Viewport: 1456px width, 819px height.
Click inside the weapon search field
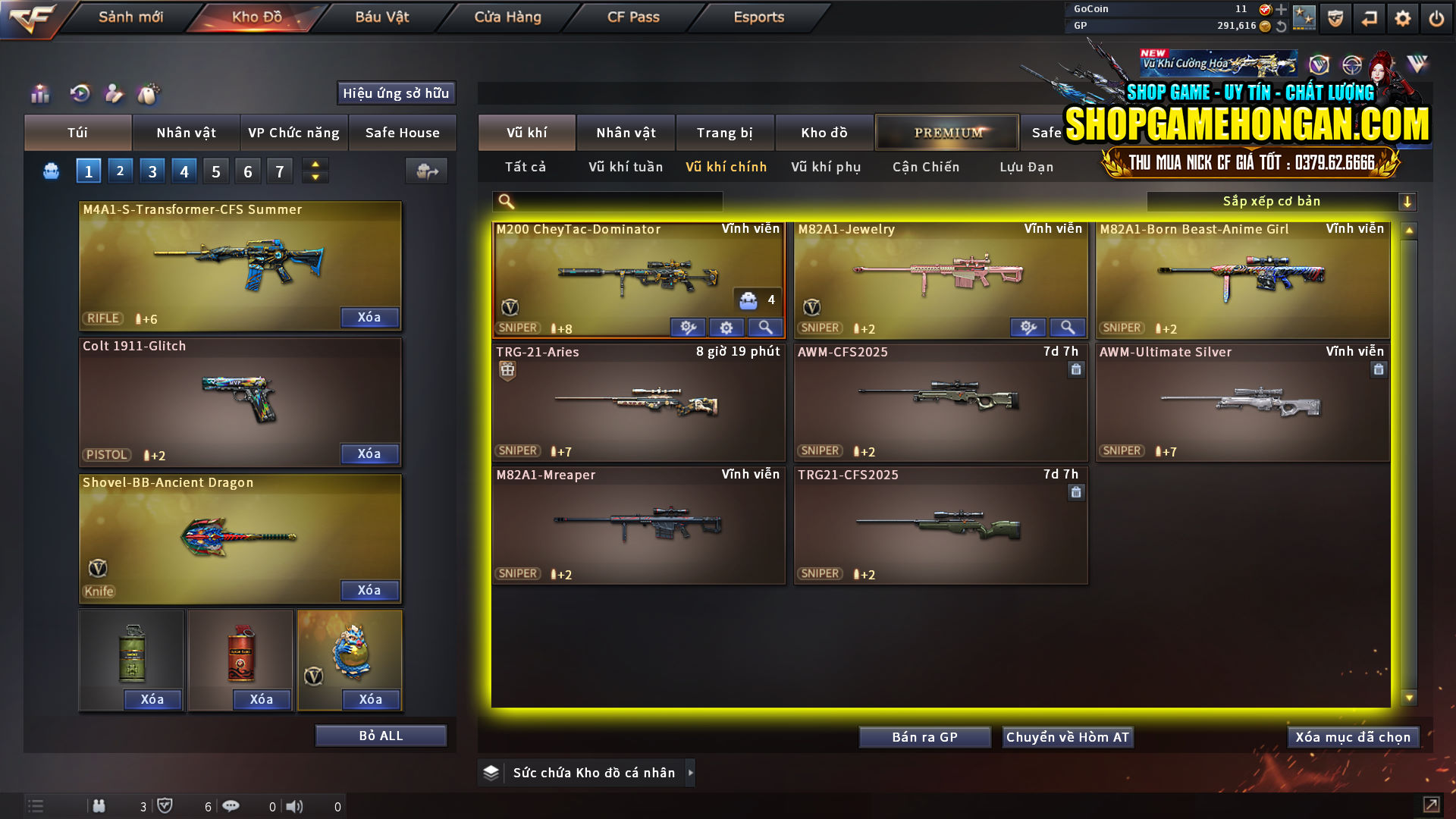click(x=614, y=201)
